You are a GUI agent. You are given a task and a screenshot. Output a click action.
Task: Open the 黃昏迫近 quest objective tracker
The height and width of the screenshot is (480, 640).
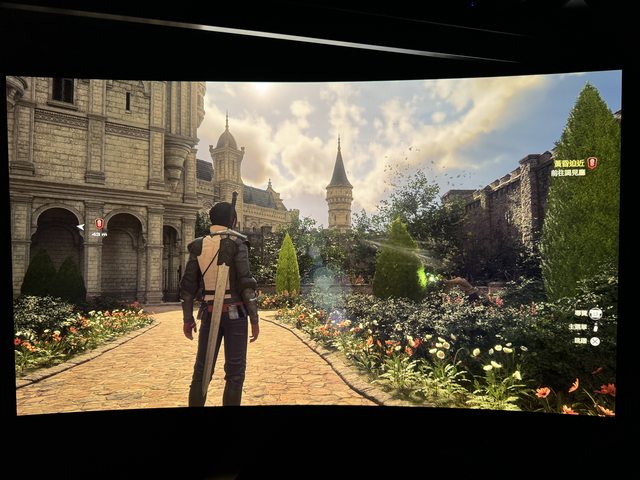click(567, 162)
